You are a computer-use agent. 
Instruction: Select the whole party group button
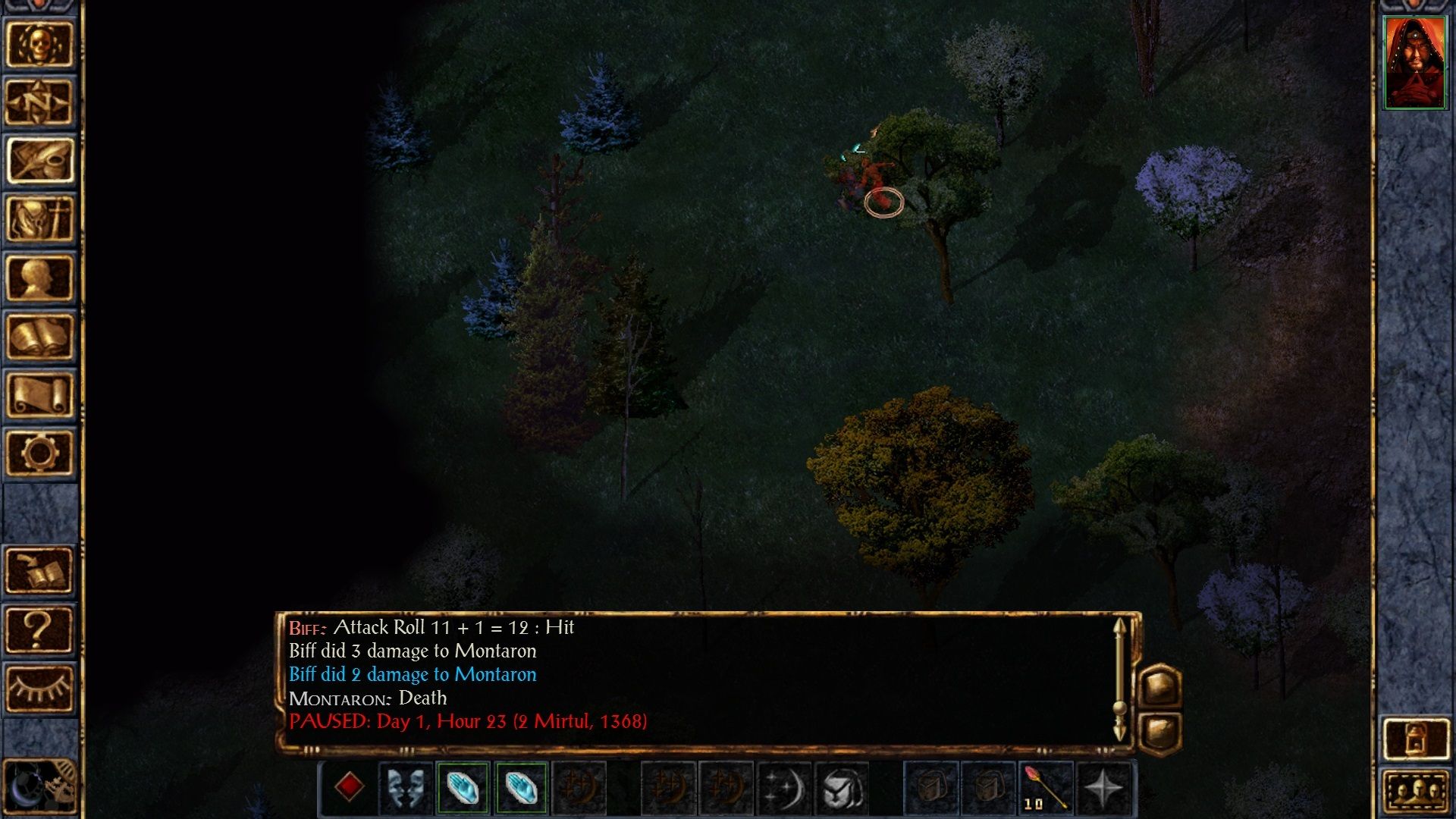click(1415, 792)
